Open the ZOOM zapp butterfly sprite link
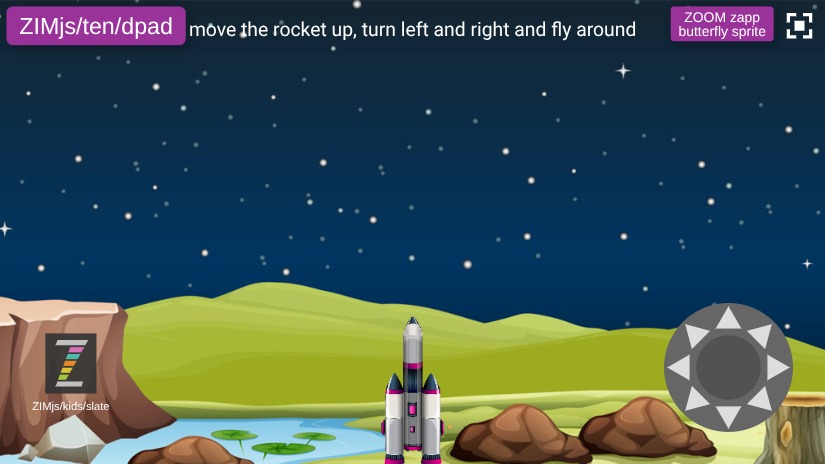Screen dimensions: 825x464 point(722,25)
